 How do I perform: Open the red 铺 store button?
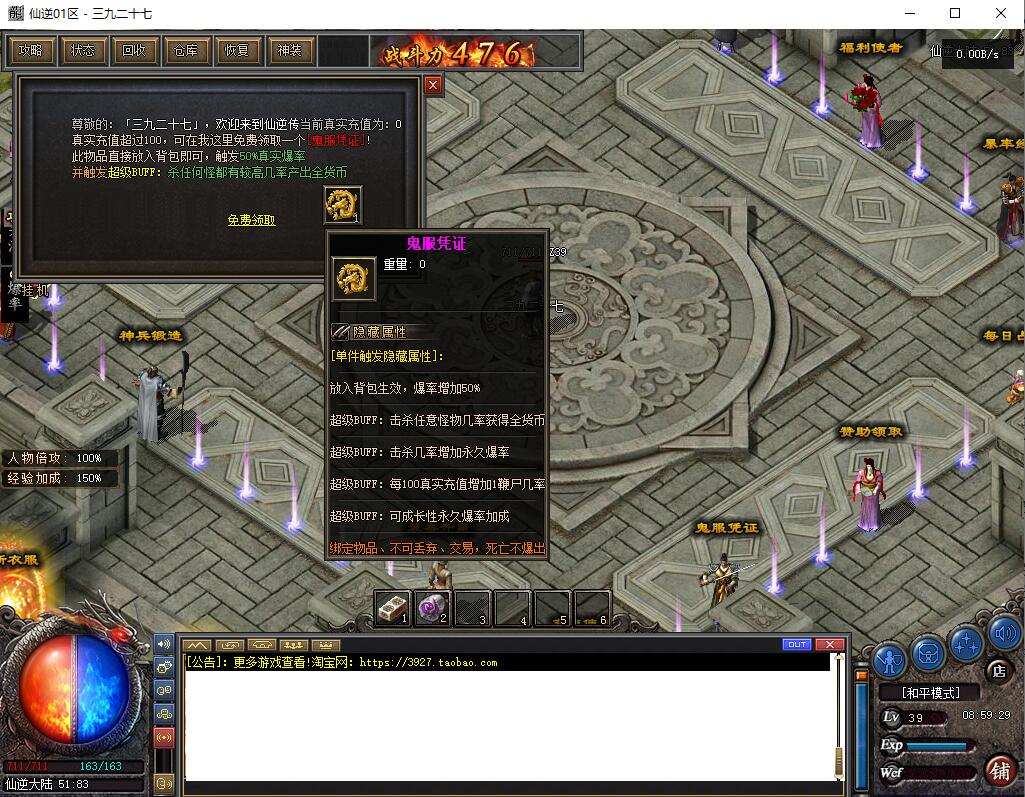[998, 770]
